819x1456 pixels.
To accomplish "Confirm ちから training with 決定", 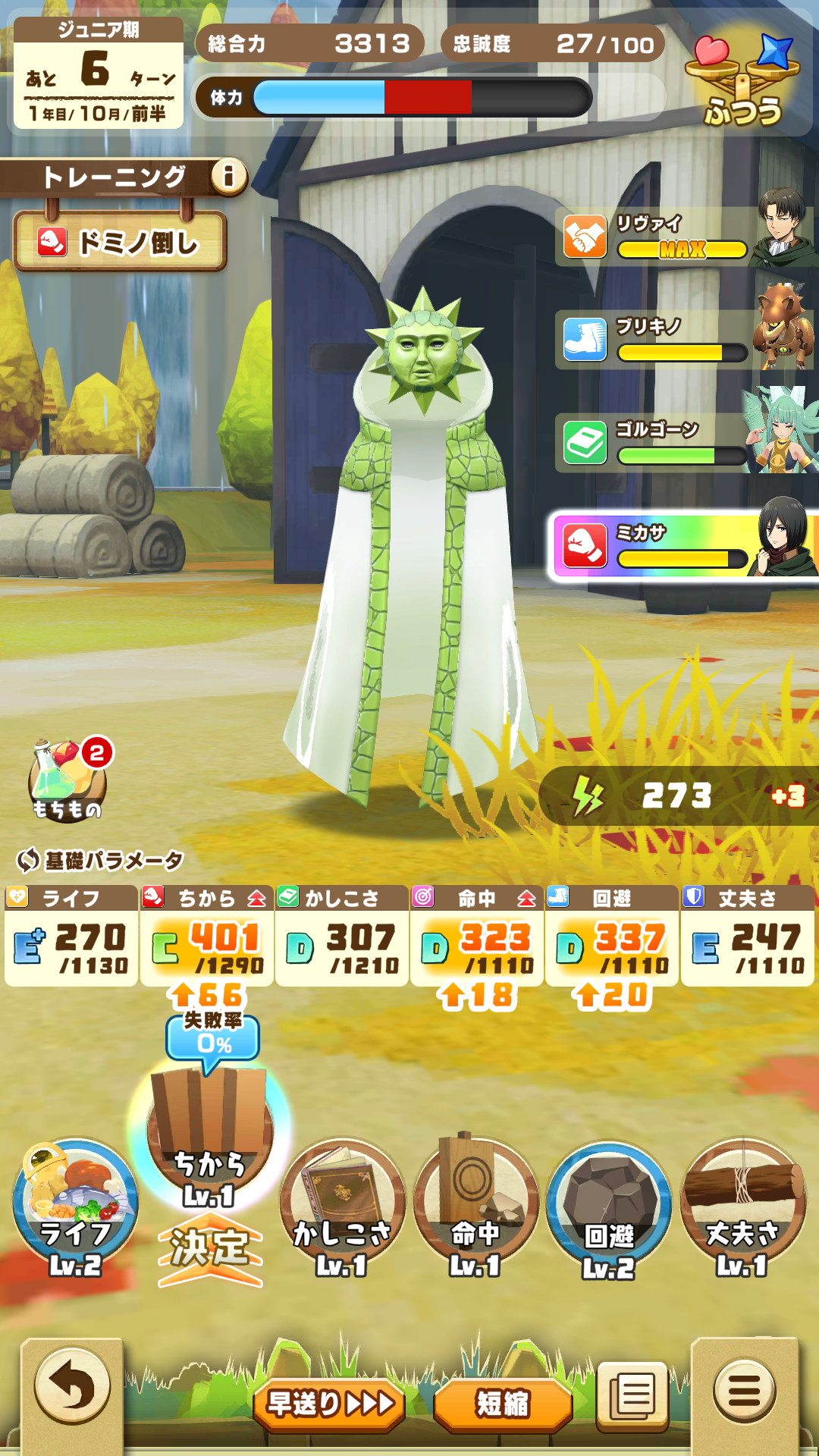I will (x=210, y=1248).
